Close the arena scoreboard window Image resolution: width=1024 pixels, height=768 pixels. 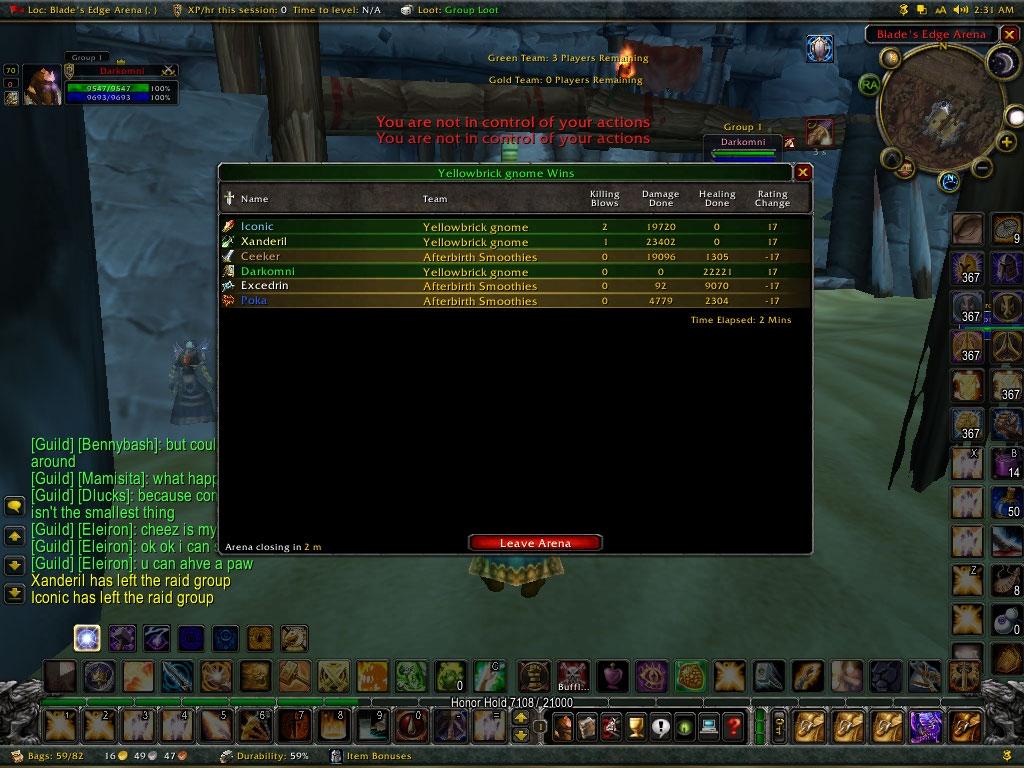tap(802, 172)
